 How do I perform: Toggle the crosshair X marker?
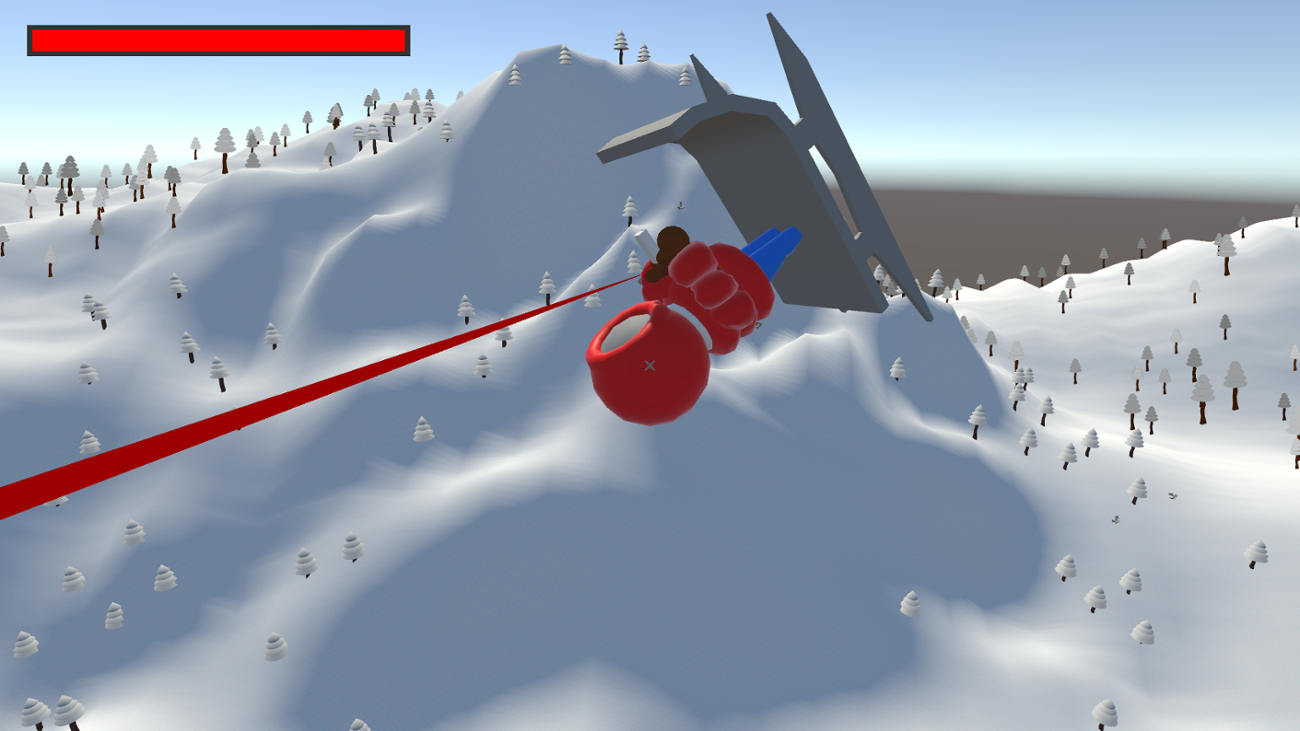(x=651, y=364)
